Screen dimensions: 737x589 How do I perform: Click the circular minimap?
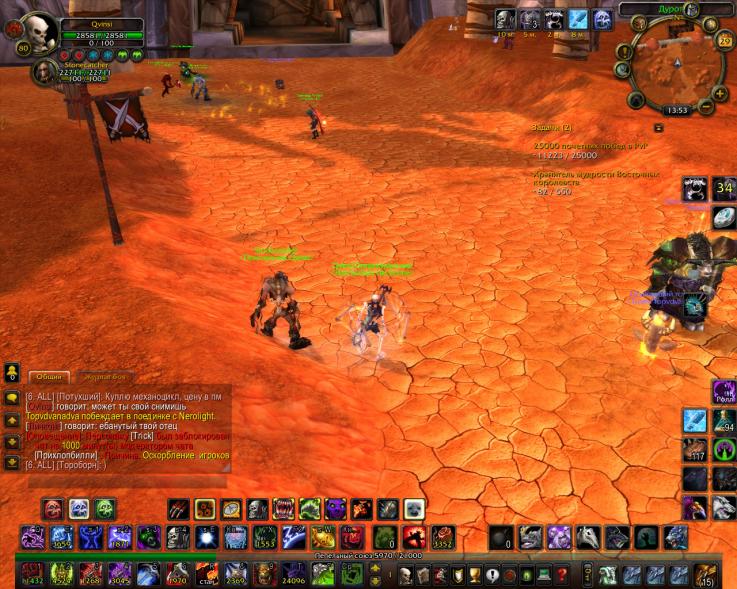click(675, 66)
